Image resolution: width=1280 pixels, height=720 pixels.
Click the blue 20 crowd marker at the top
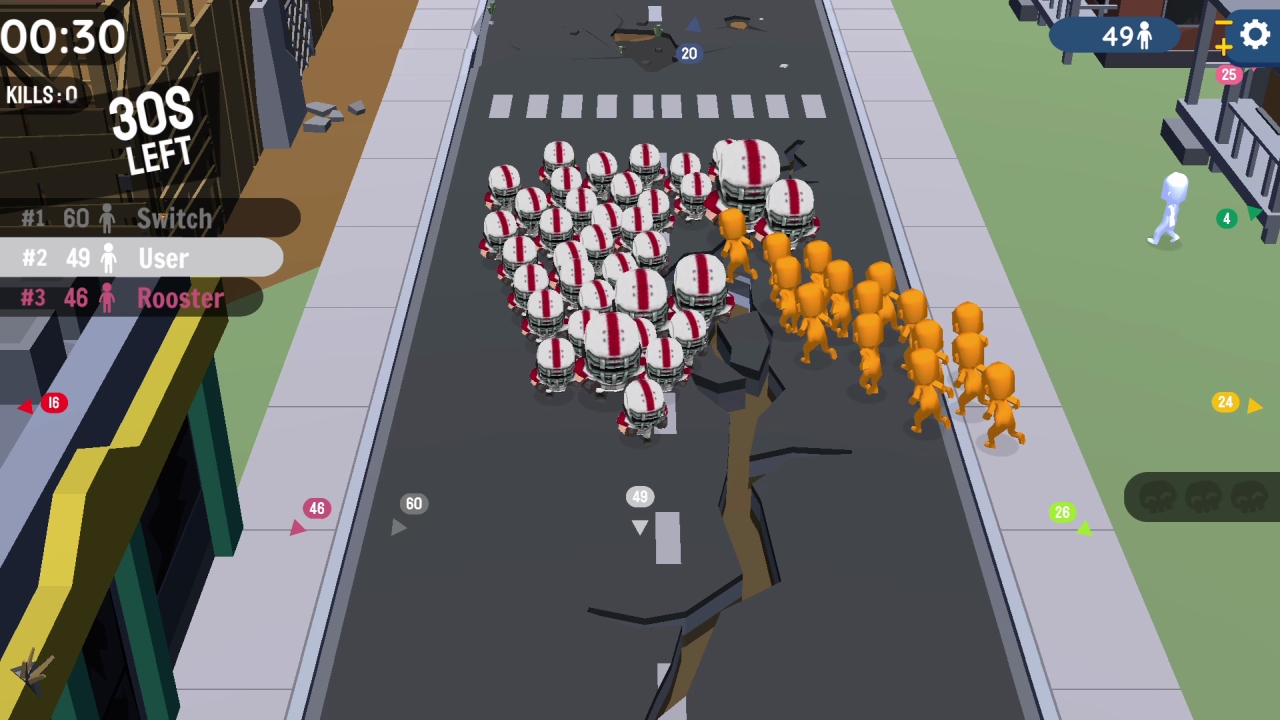688,54
